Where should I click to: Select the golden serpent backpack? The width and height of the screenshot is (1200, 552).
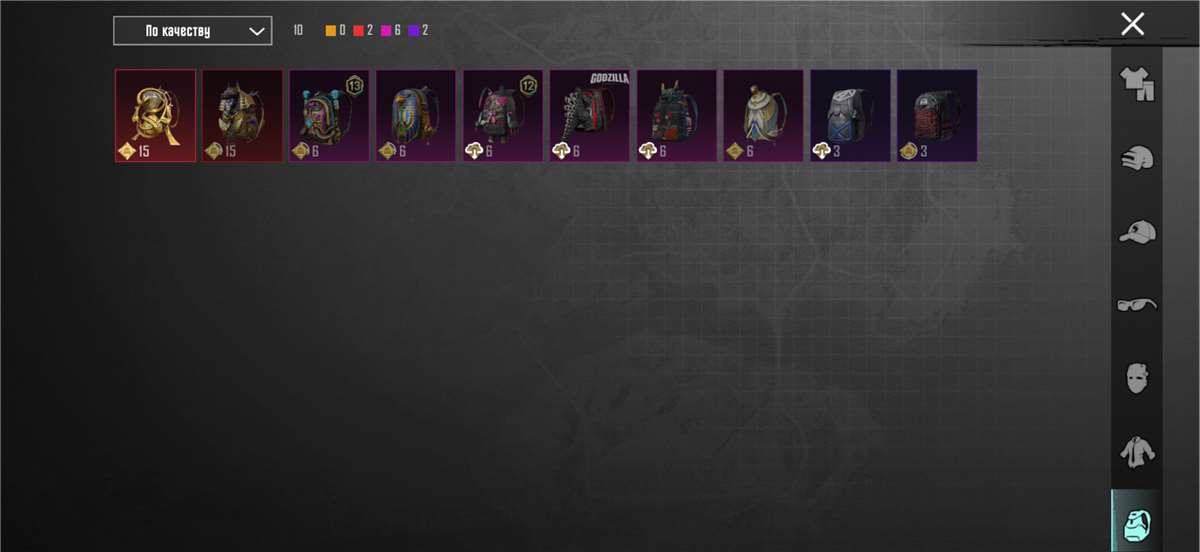[155, 115]
